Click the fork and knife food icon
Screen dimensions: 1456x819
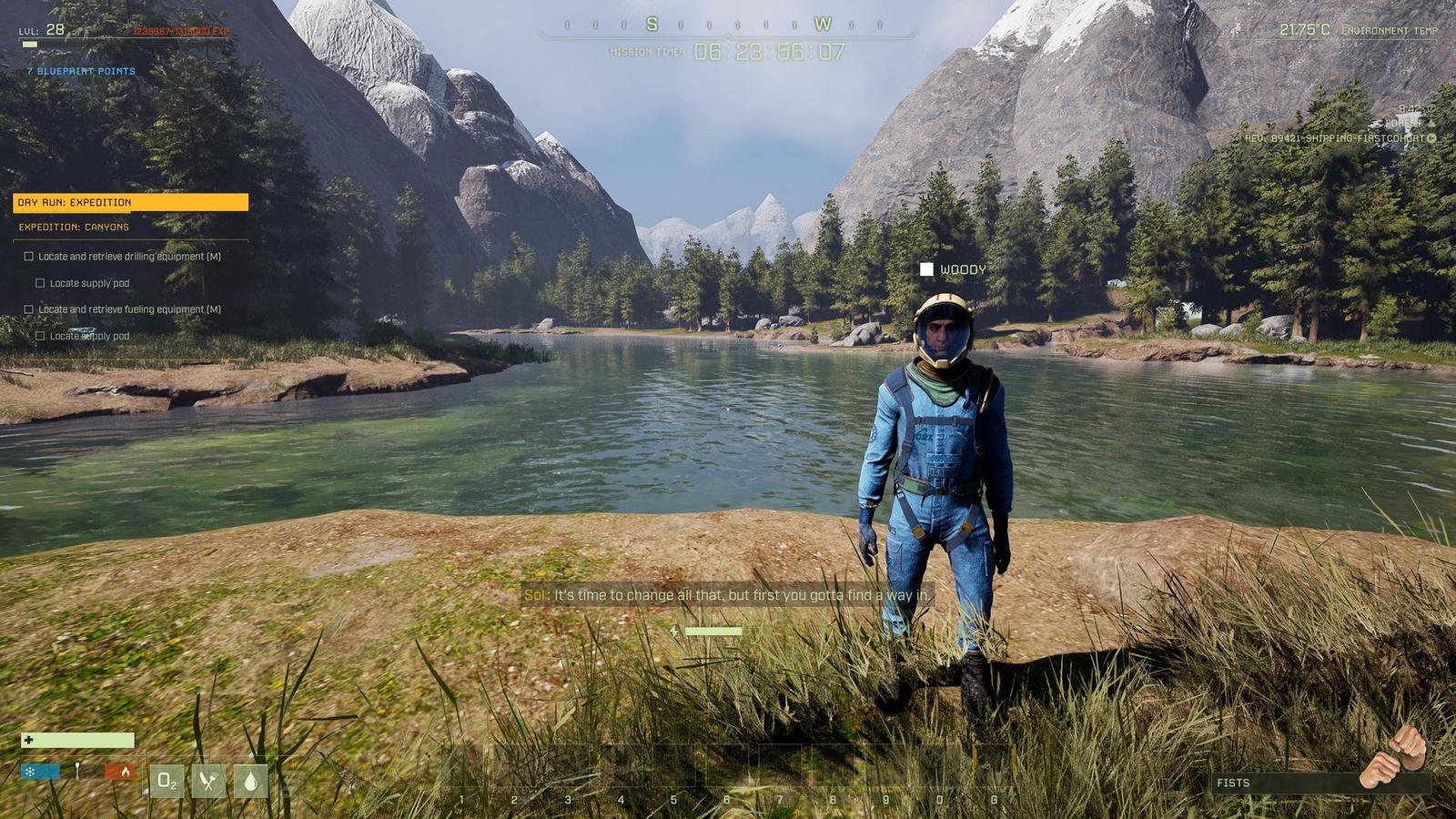[208, 781]
